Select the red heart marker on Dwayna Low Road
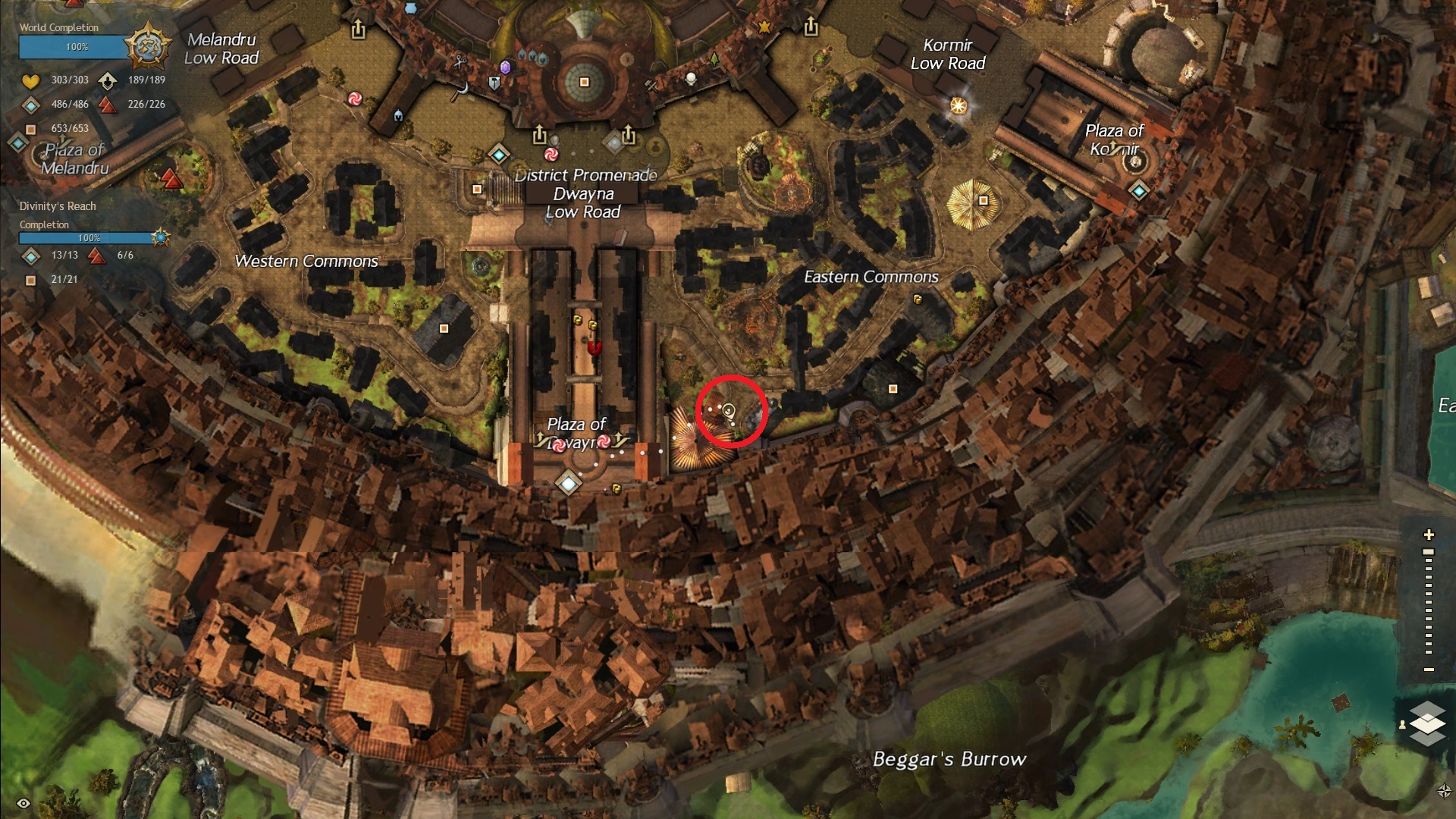Viewport: 1456px width, 819px height. [595, 348]
